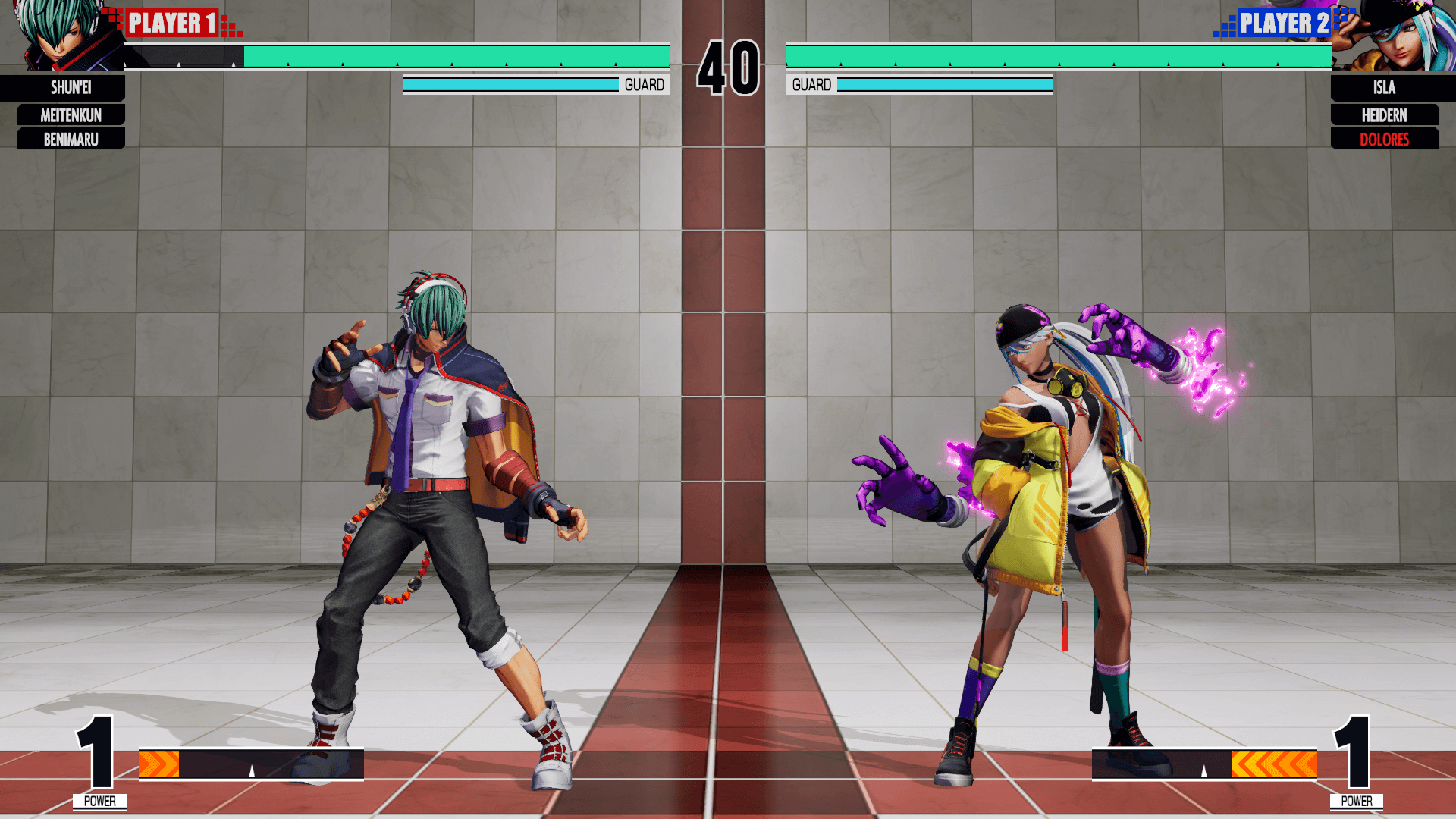Click Isla's character portrait
The height and width of the screenshot is (819, 1456).
click(x=1395, y=36)
